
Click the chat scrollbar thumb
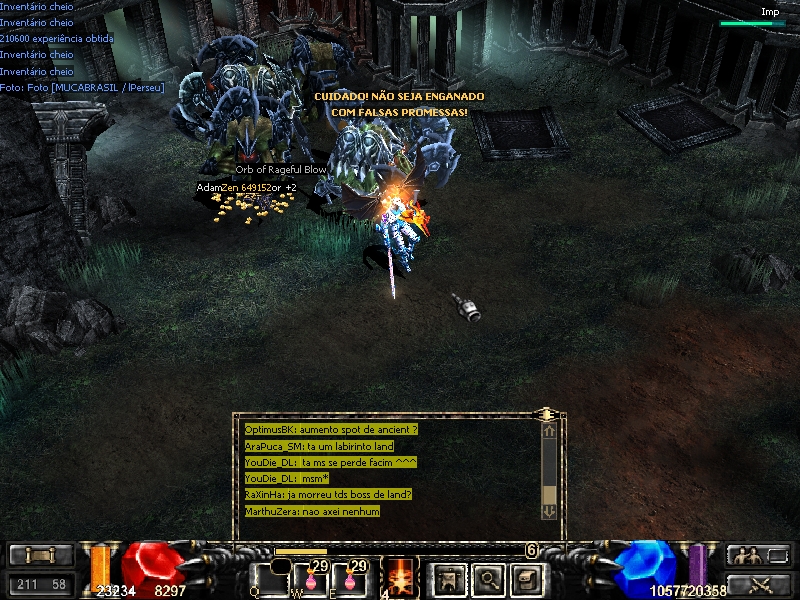click(x=548, y=495)
